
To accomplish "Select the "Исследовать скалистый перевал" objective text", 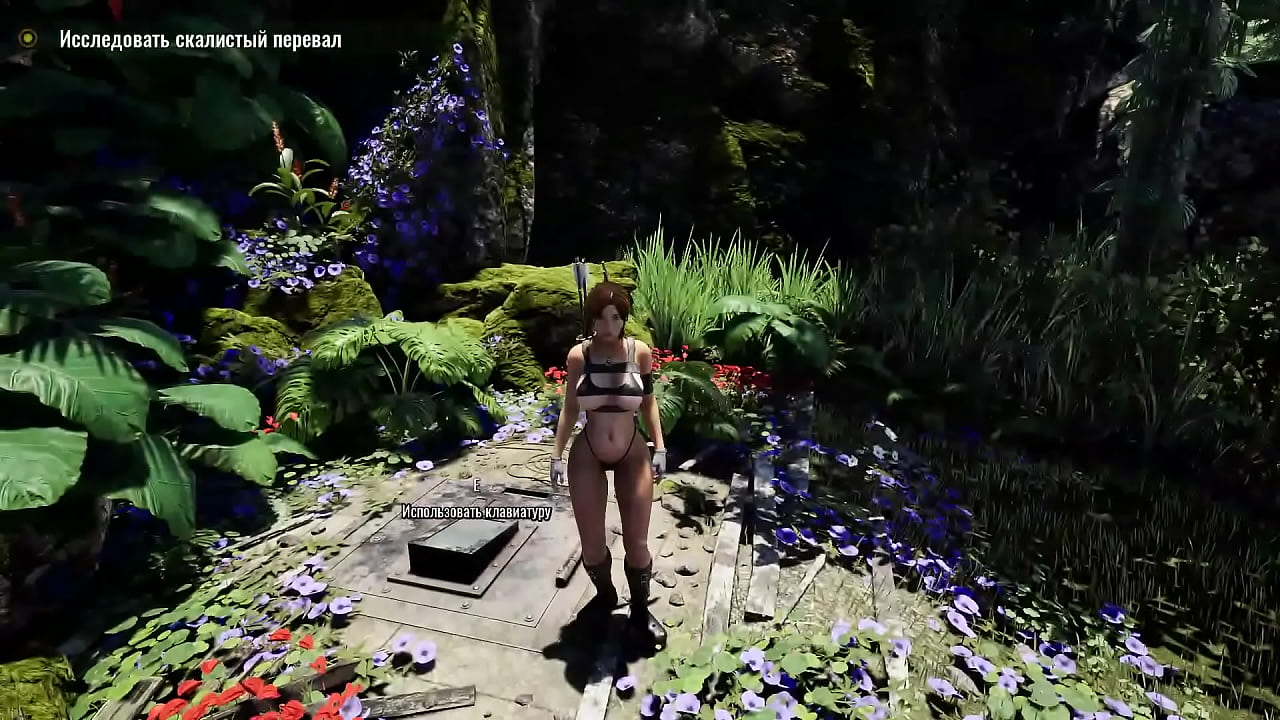I will pos(200,40).
